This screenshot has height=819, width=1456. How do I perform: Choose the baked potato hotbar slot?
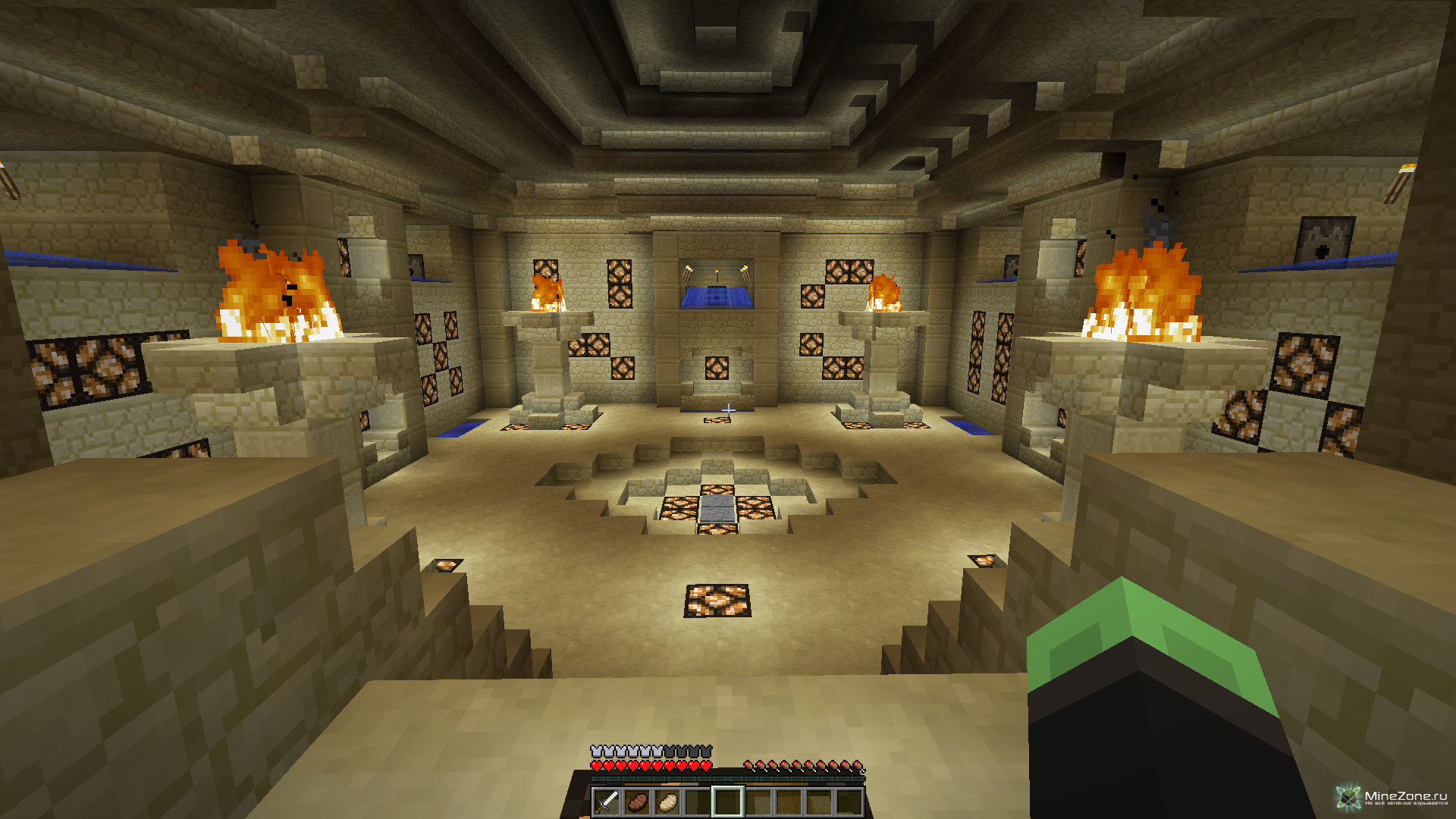click(667, 802)
